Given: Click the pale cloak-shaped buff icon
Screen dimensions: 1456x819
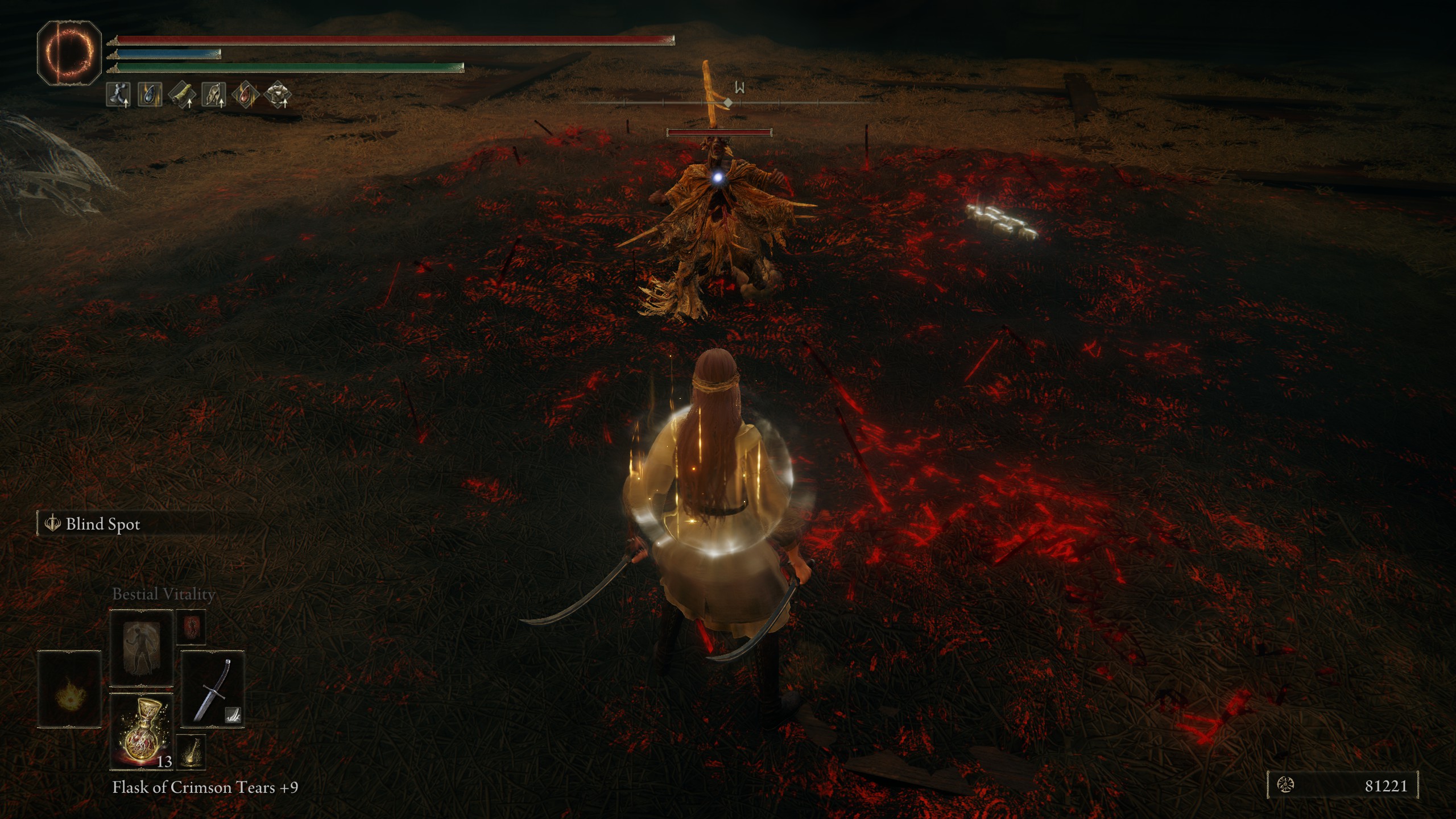Looking at the screenshot, I should point(214,94).
